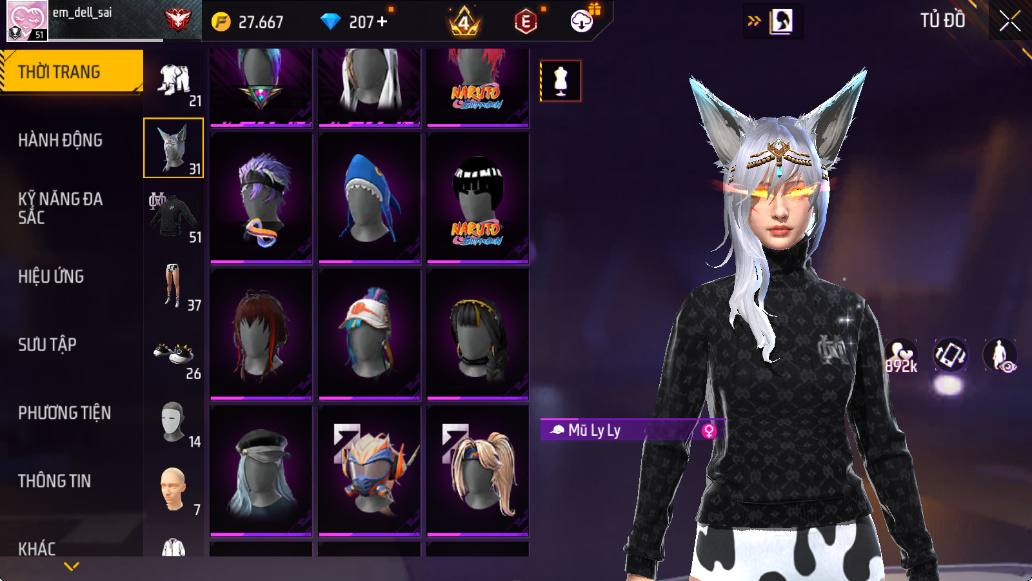This screenshot has height=581, width=1032.
Task: Add more diamonds with the plus button
Action: 383,22
